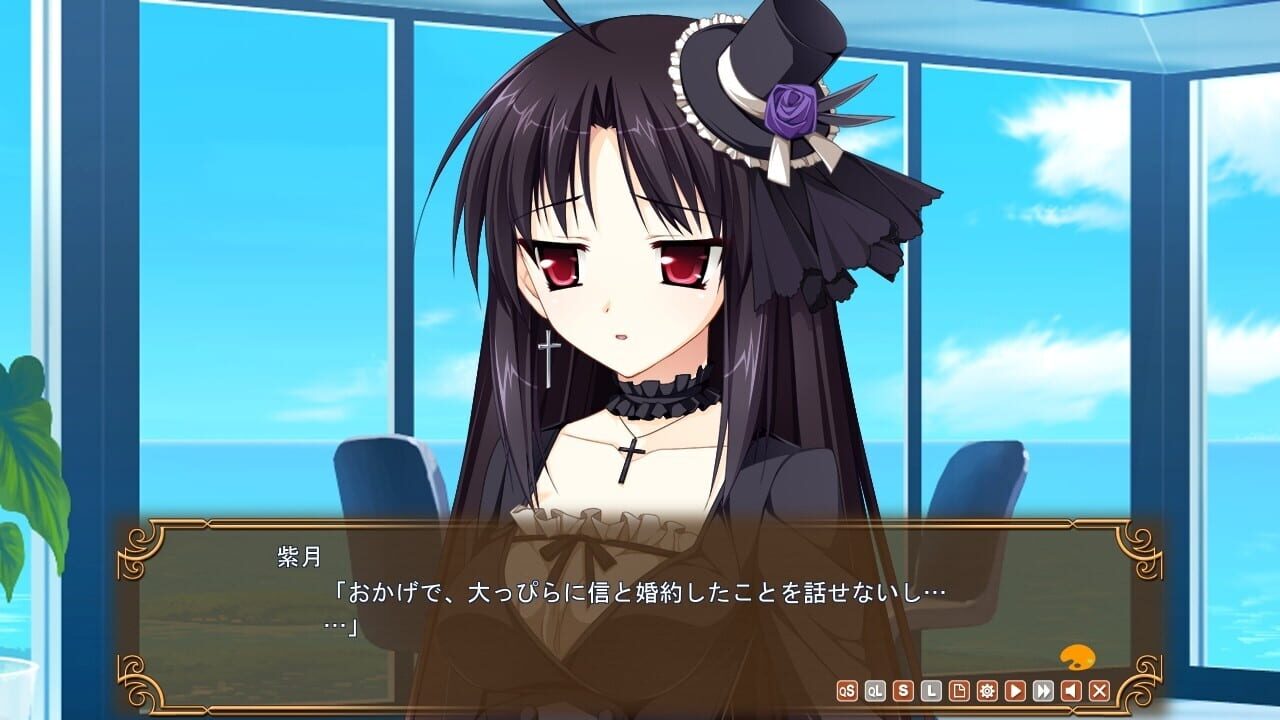
Task: Open the settings gear icon
Action: click(985, 690)
